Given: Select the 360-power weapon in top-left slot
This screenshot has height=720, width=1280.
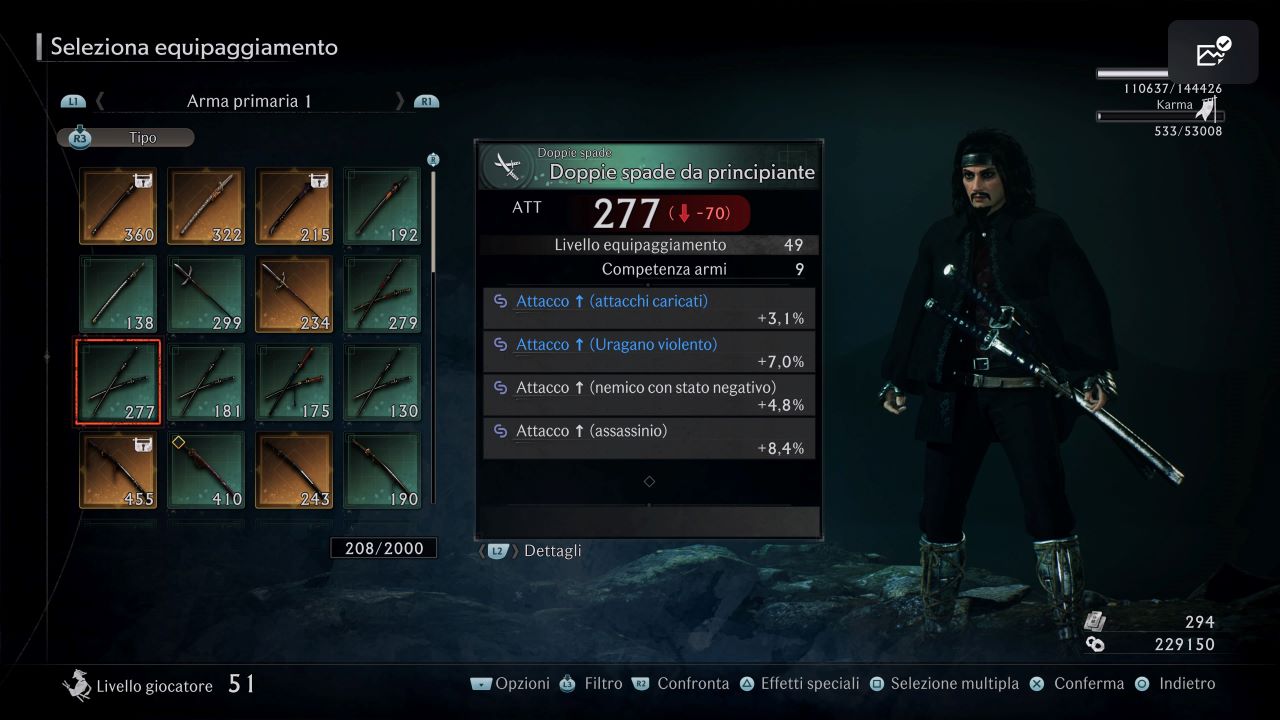Looking at the screenshot, I should tap(117, 205).
